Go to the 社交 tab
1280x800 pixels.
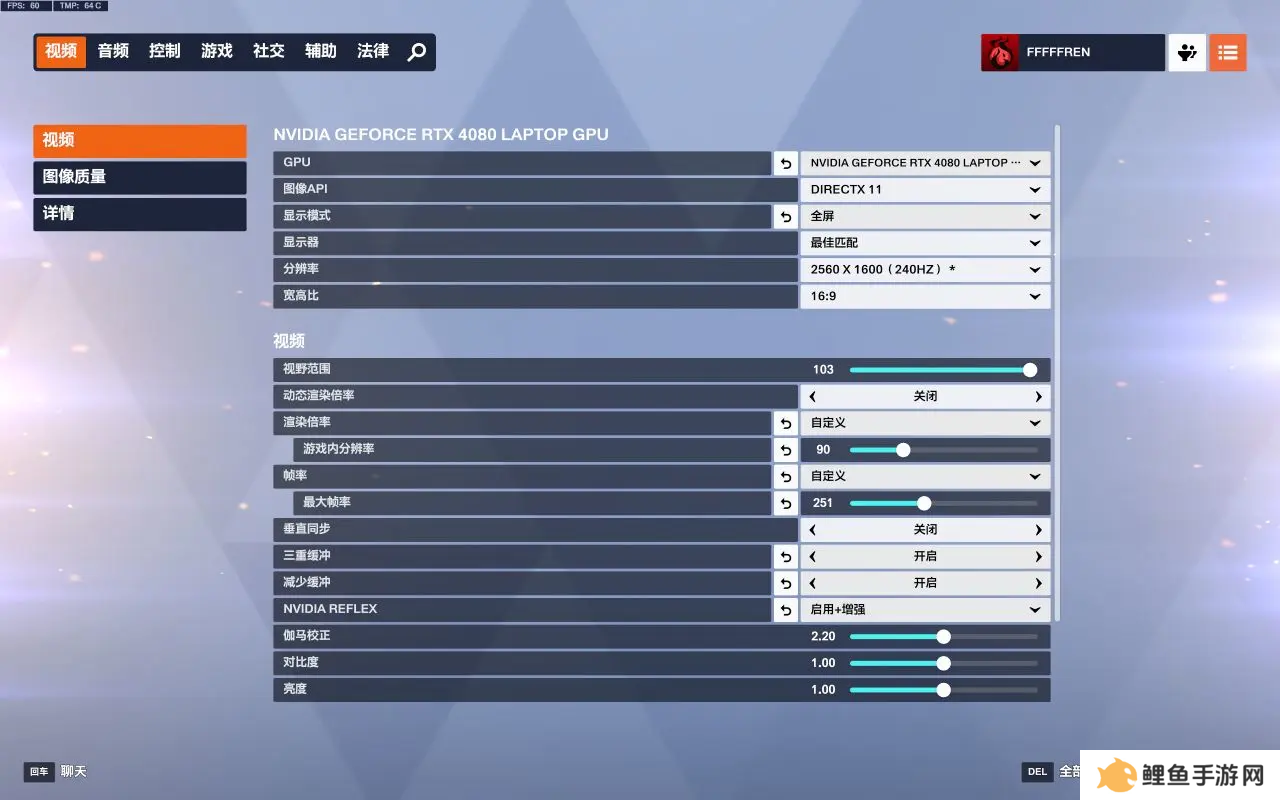269,51
